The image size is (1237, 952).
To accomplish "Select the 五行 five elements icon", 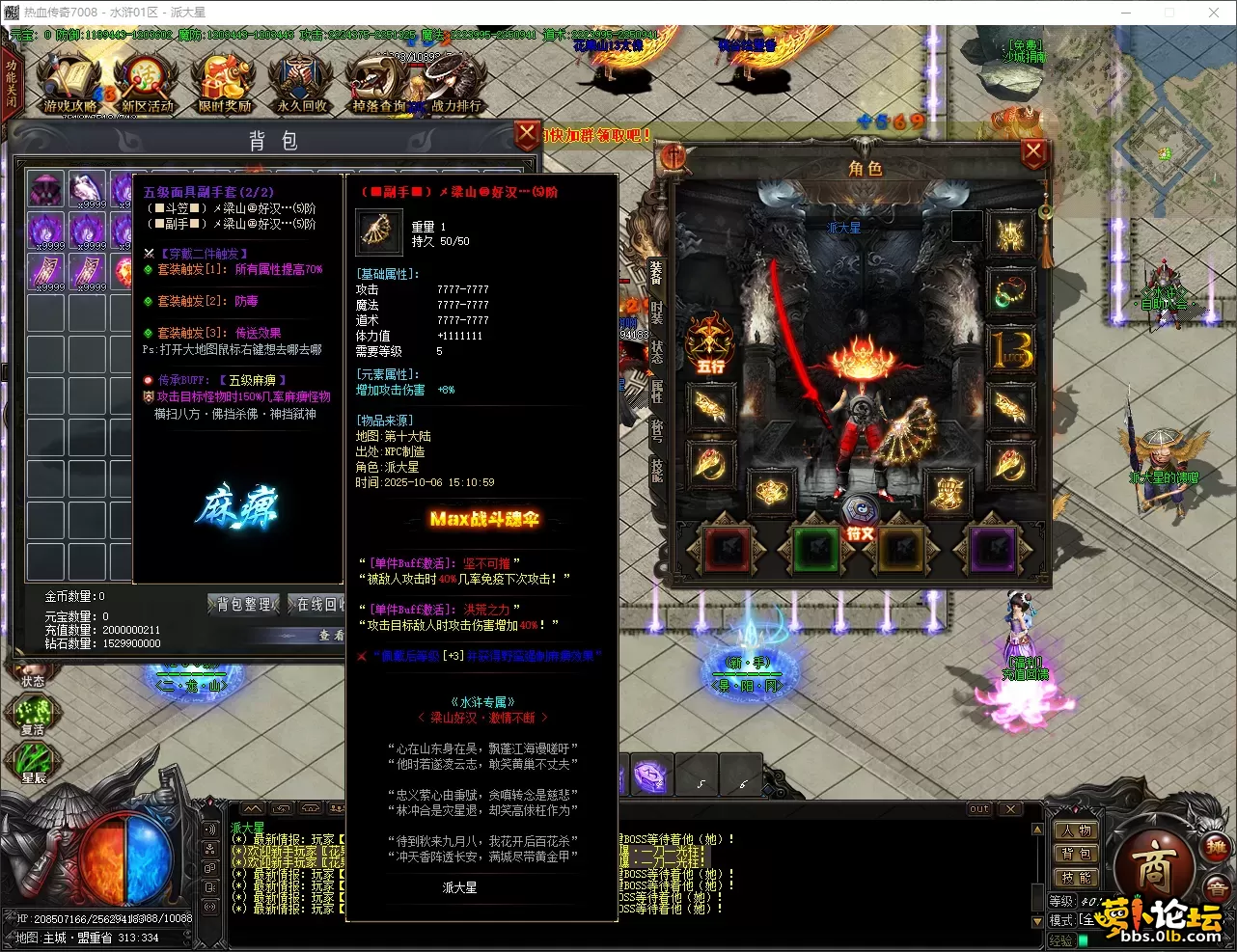I will (x=710, y=342).
